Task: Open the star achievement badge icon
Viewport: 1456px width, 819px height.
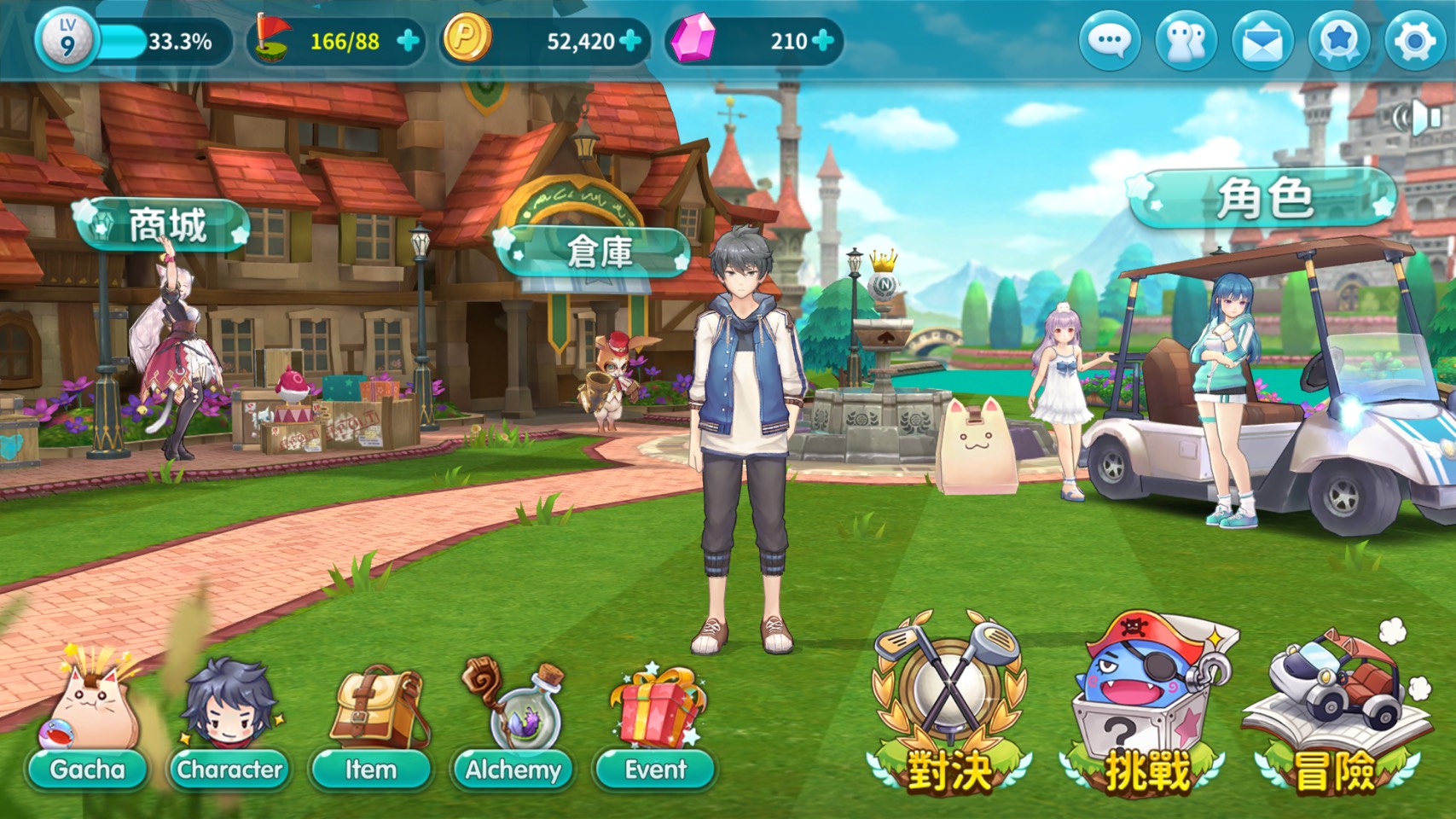Action: coord(1338,41)
